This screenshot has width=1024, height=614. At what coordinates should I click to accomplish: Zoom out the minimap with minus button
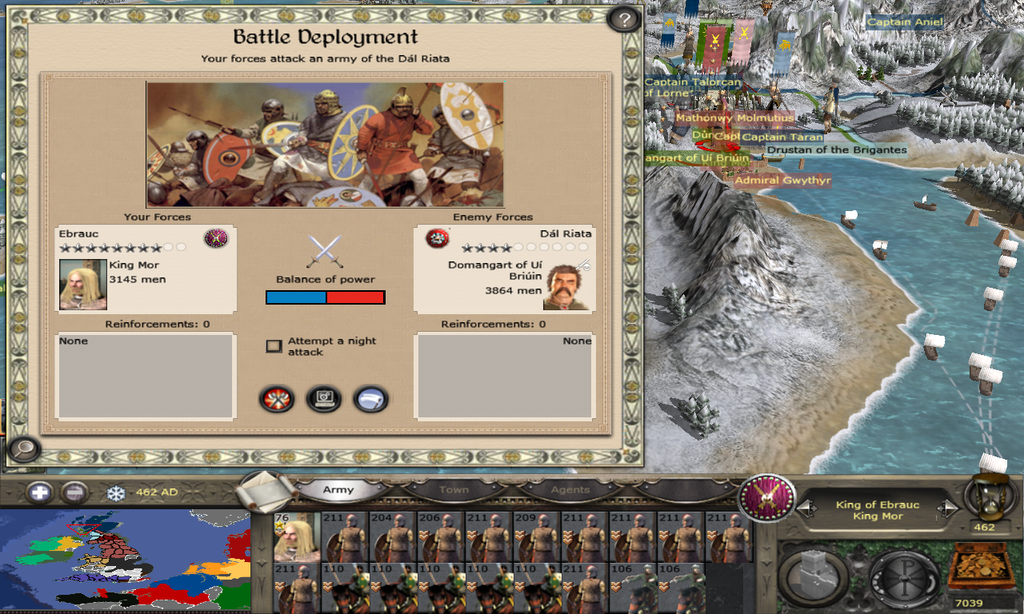[74, 492]
